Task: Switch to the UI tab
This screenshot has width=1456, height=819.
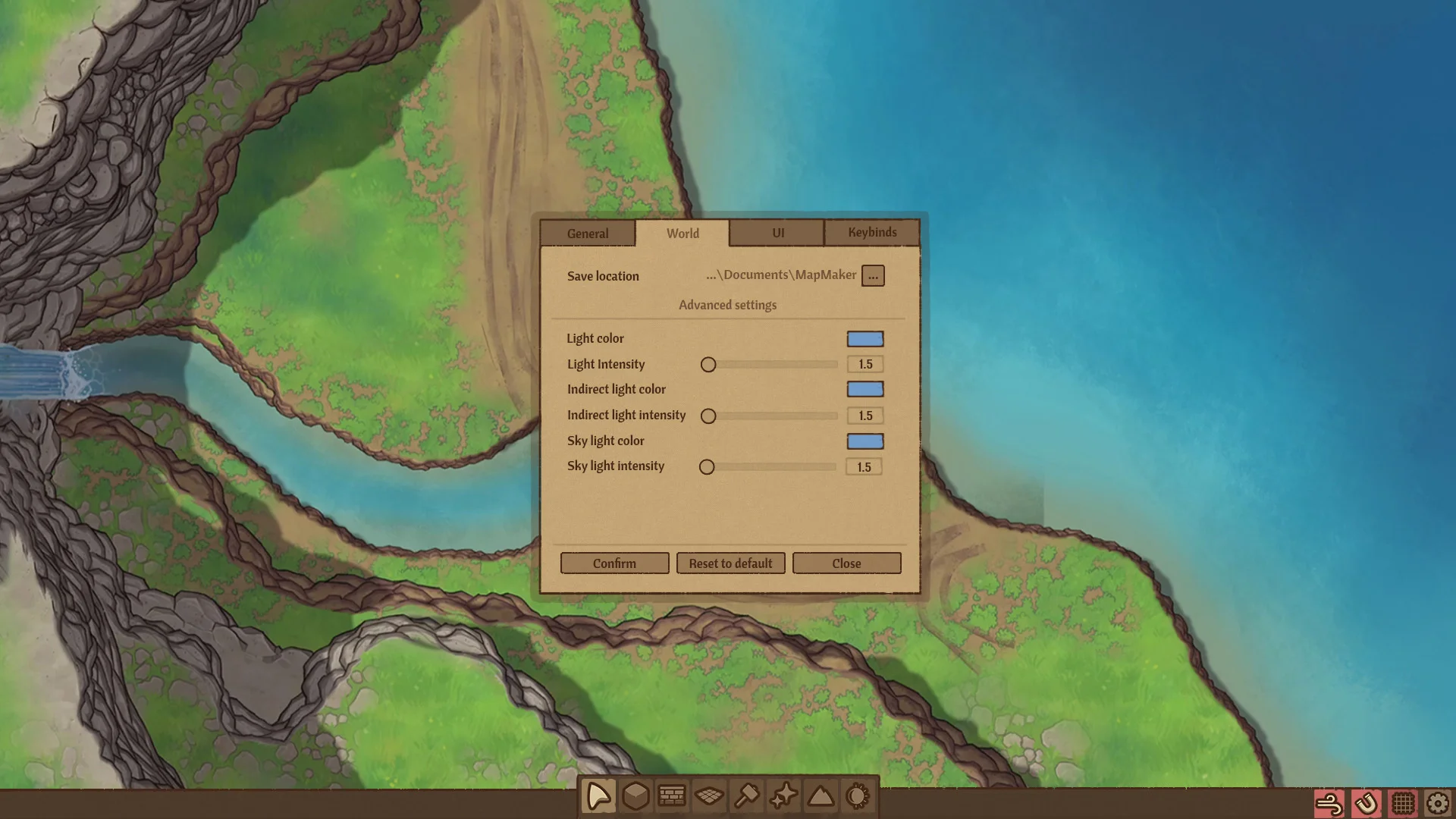Action: click(777, 233)
